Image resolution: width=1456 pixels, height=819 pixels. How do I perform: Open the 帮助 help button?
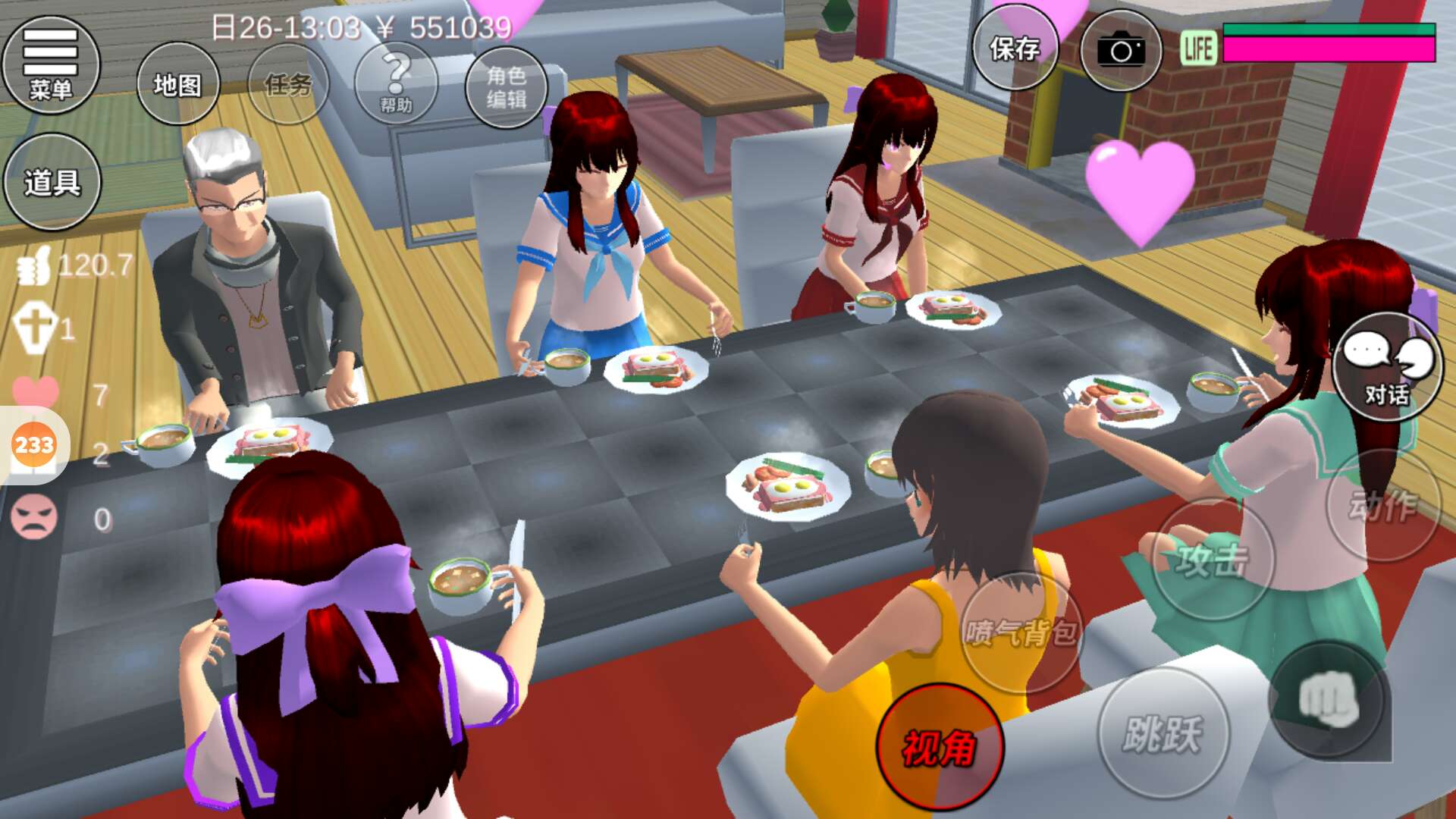coord(396,84)
